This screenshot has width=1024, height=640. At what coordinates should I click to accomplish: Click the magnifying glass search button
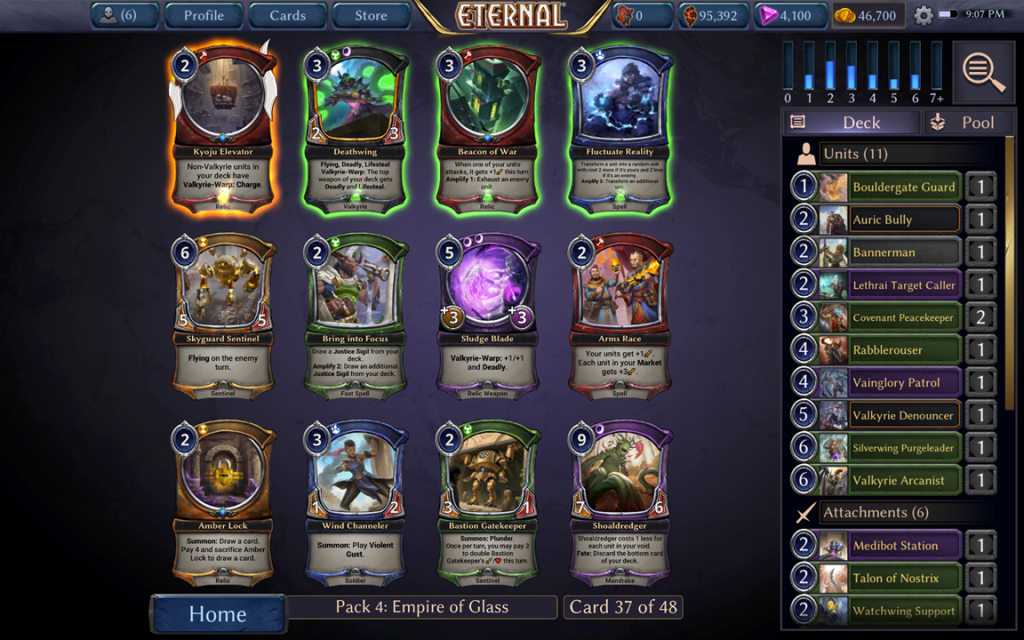point(984,72)
